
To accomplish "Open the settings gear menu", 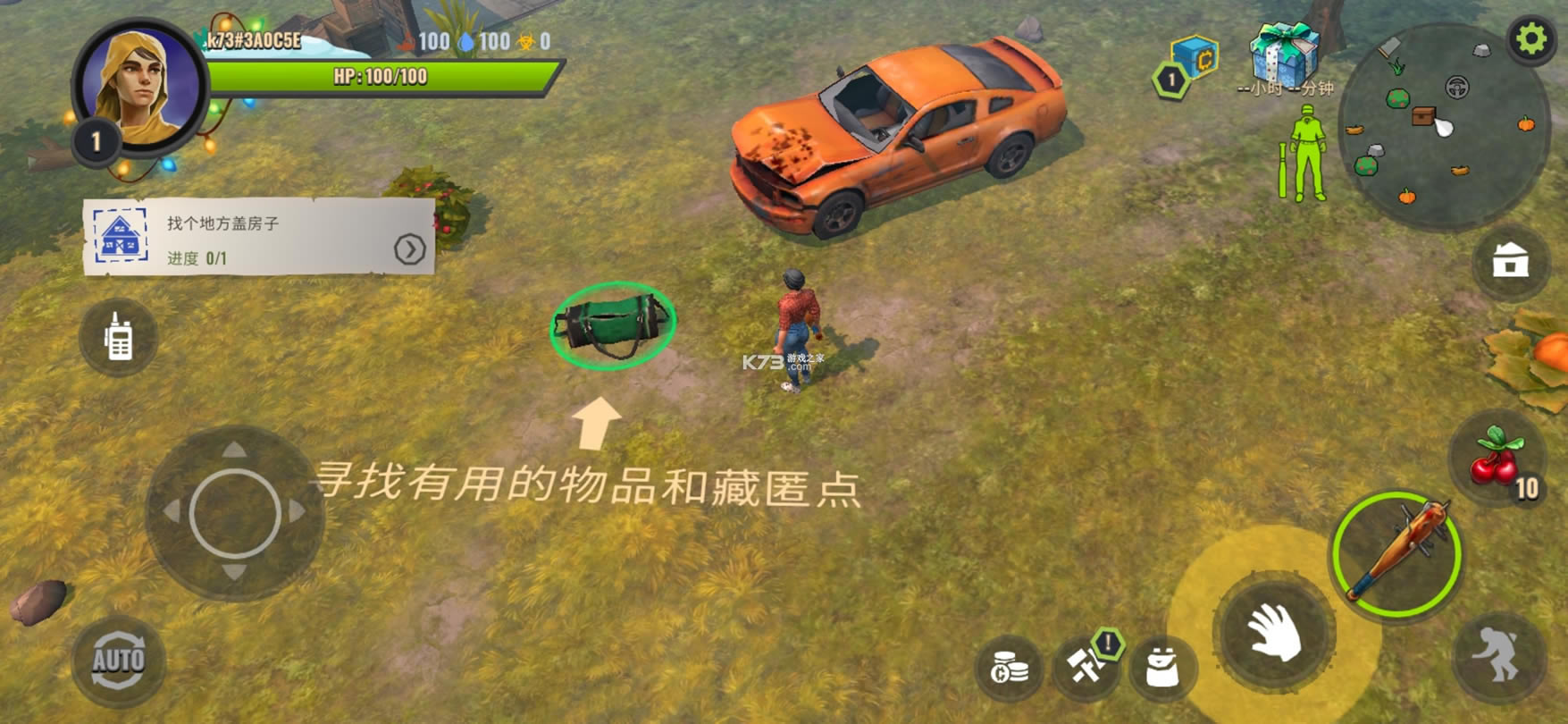I will [1531, 38].
